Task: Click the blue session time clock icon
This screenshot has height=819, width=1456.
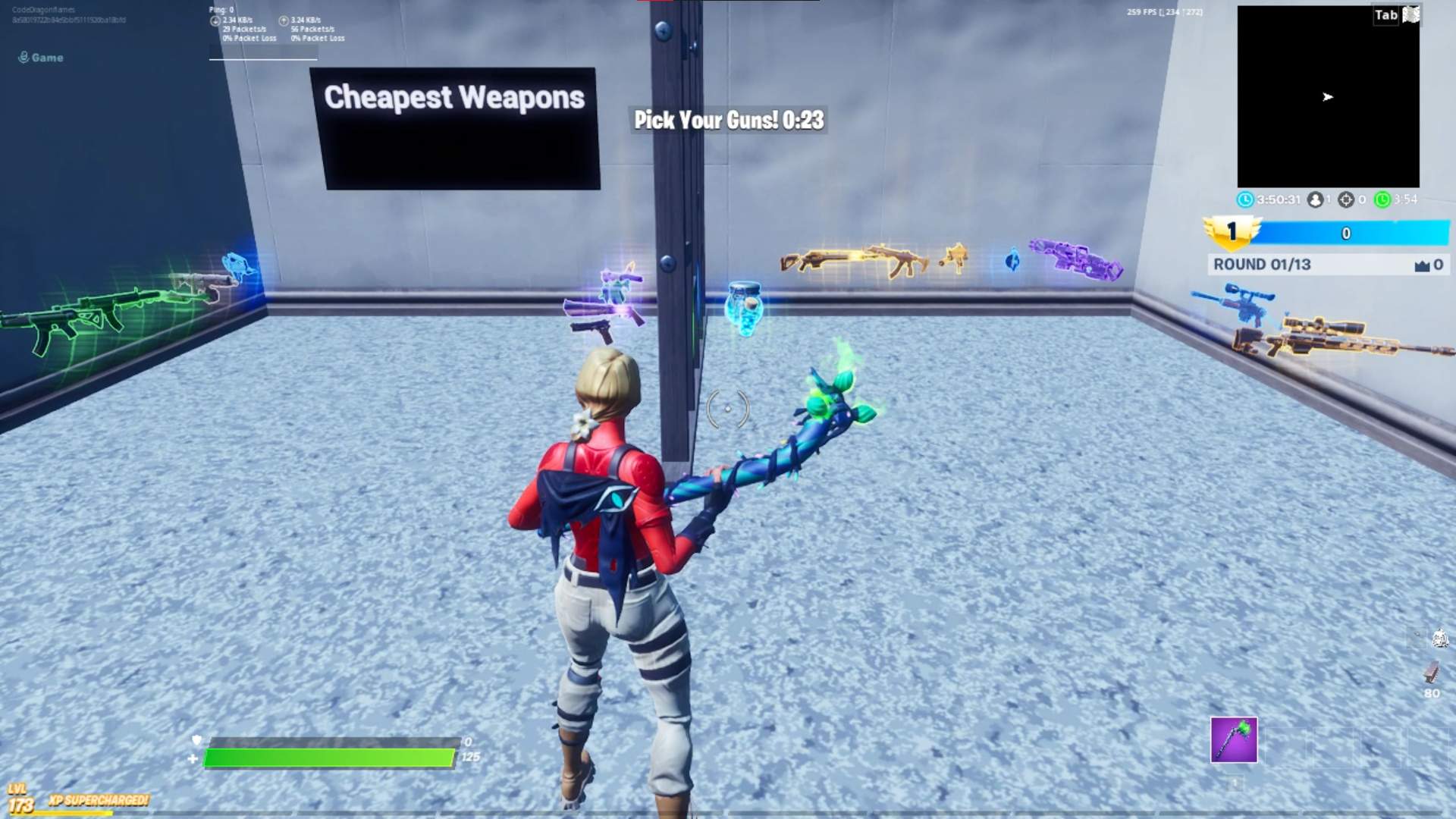Action: tap(1247, 200)
